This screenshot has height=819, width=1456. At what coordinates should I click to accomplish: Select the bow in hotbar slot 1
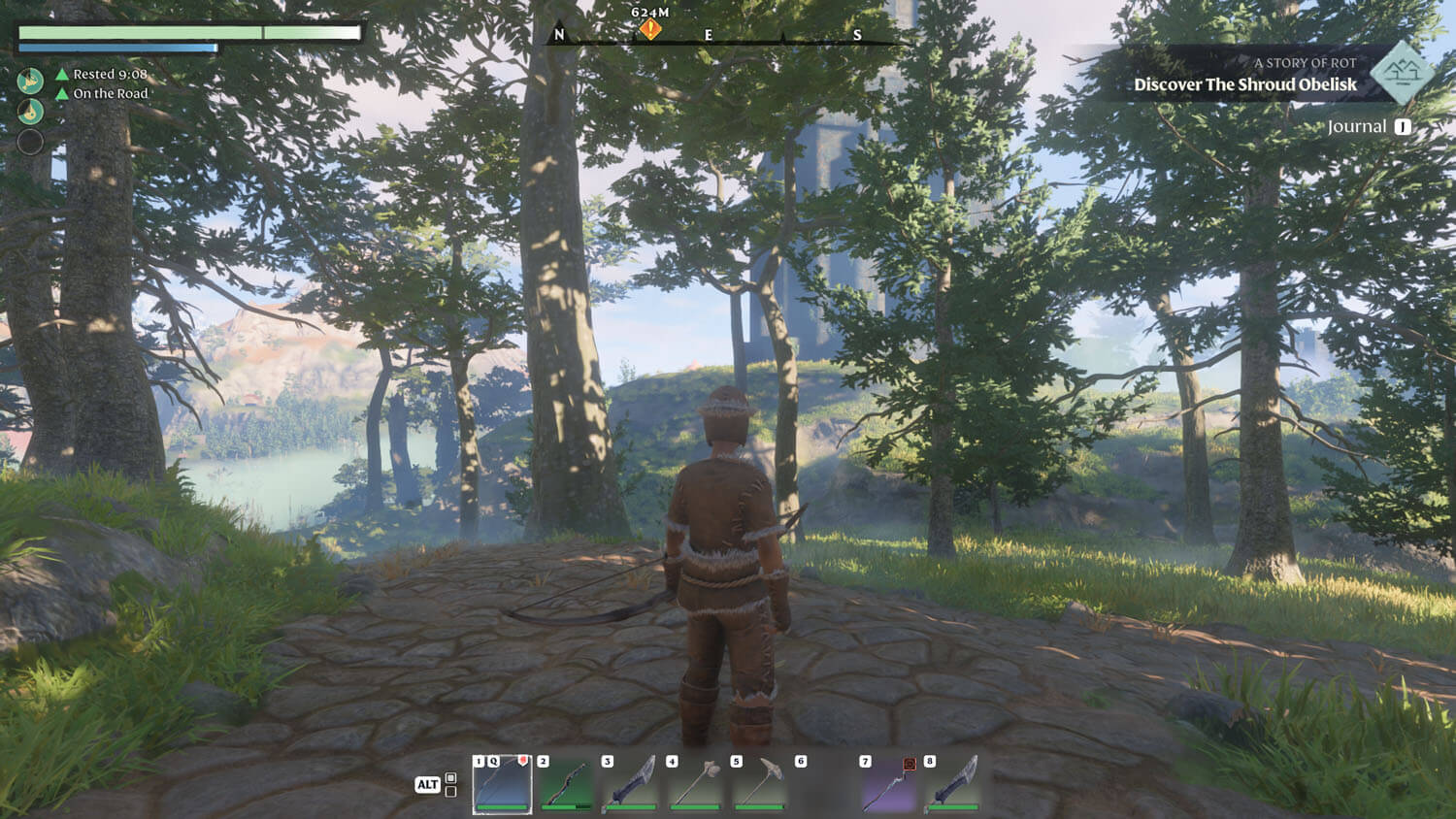(x=503, y=784)
